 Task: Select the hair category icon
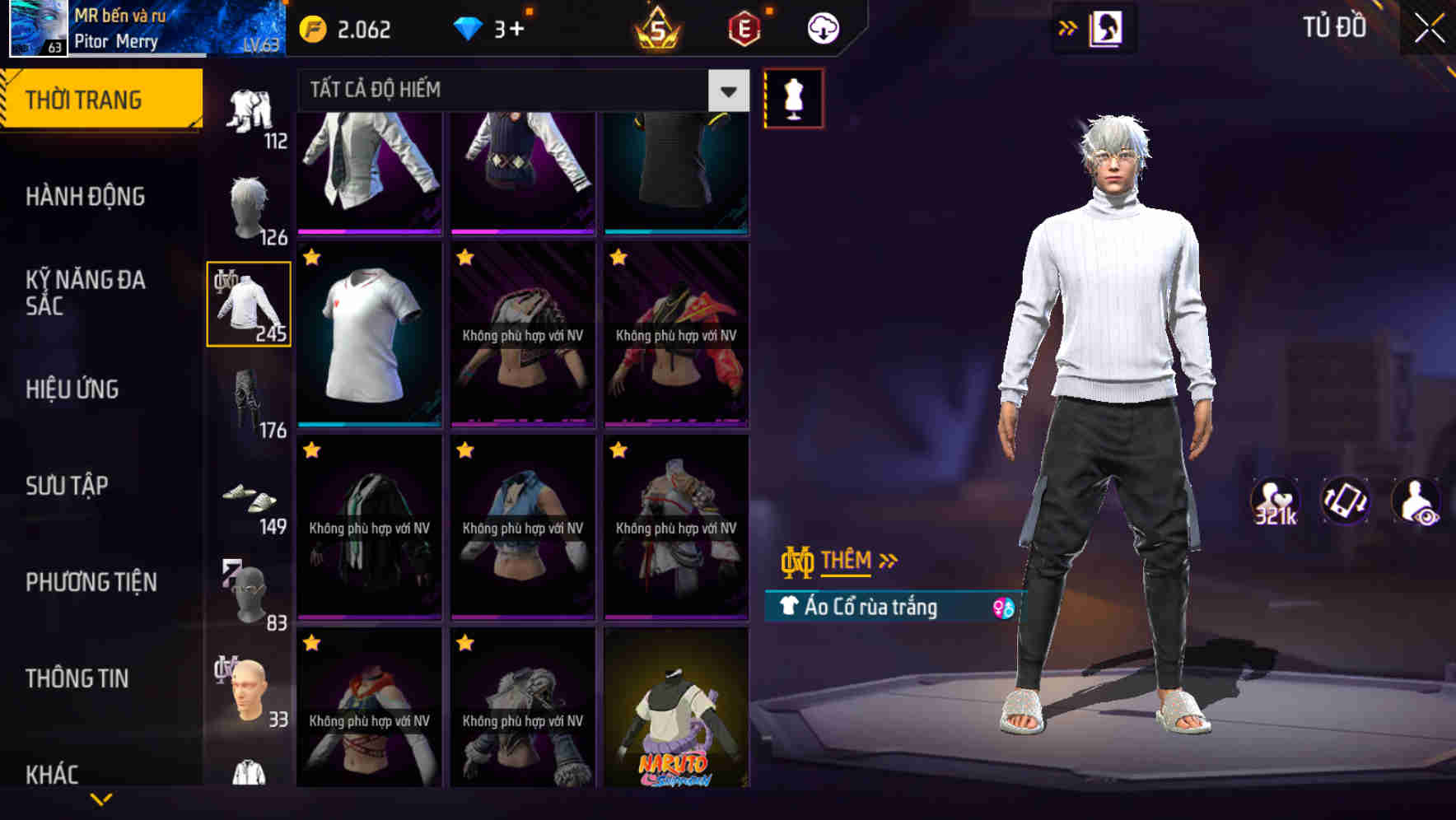(249, 206)
